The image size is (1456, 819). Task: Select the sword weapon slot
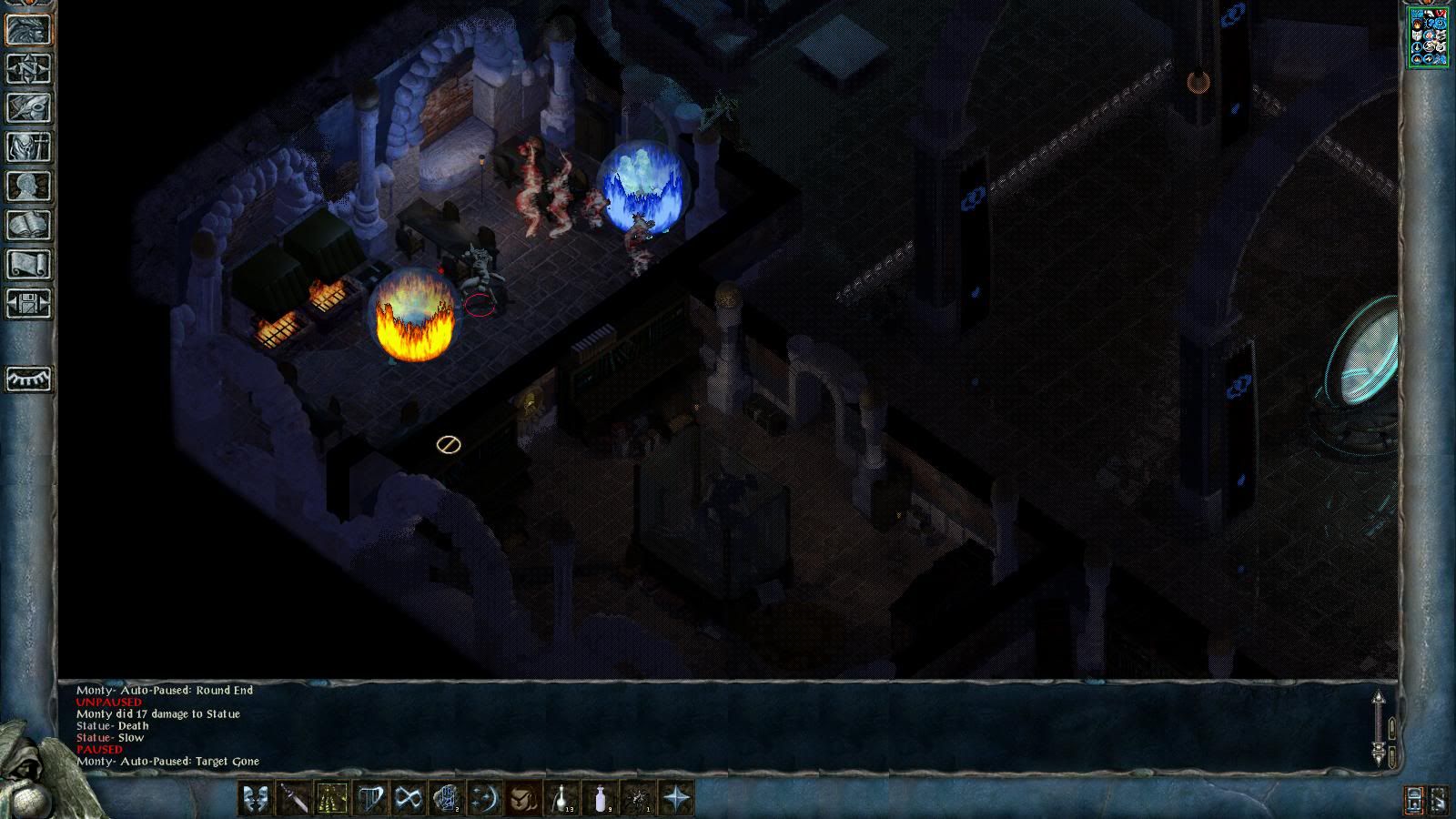294,799
